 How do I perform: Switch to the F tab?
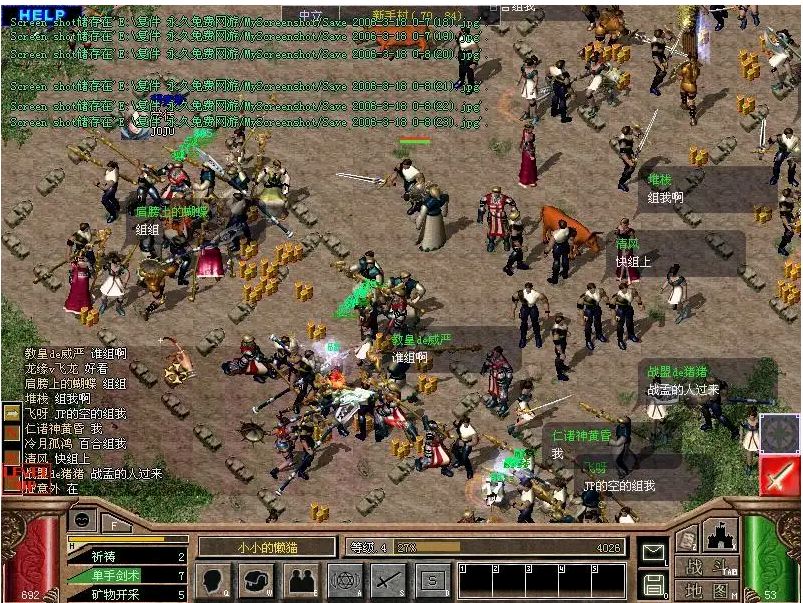(x=116, y=522)
